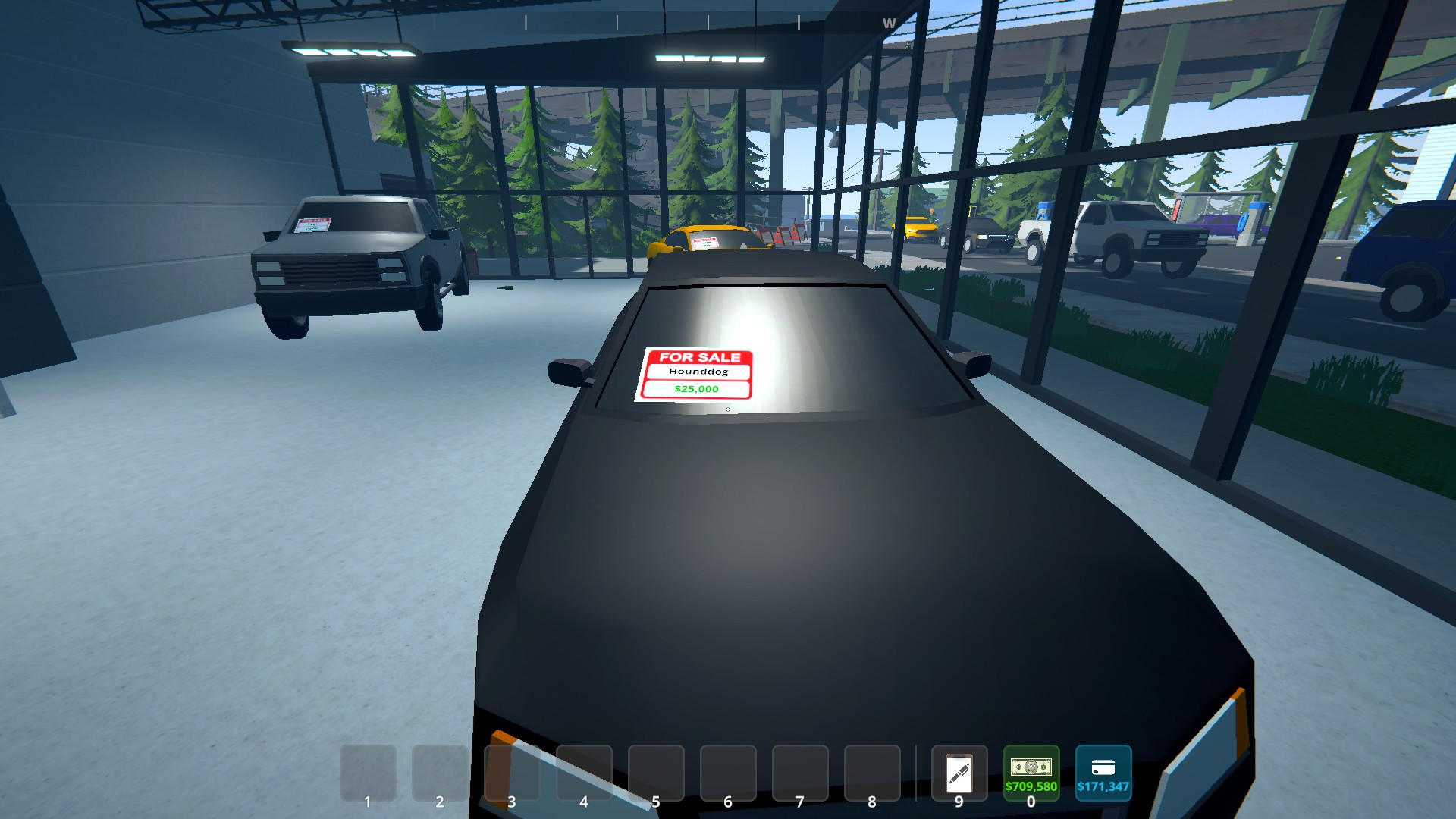The image size is (1456, 819).
Task: Select the clipboard and pen hotbar slot
Action: point(959,773)
